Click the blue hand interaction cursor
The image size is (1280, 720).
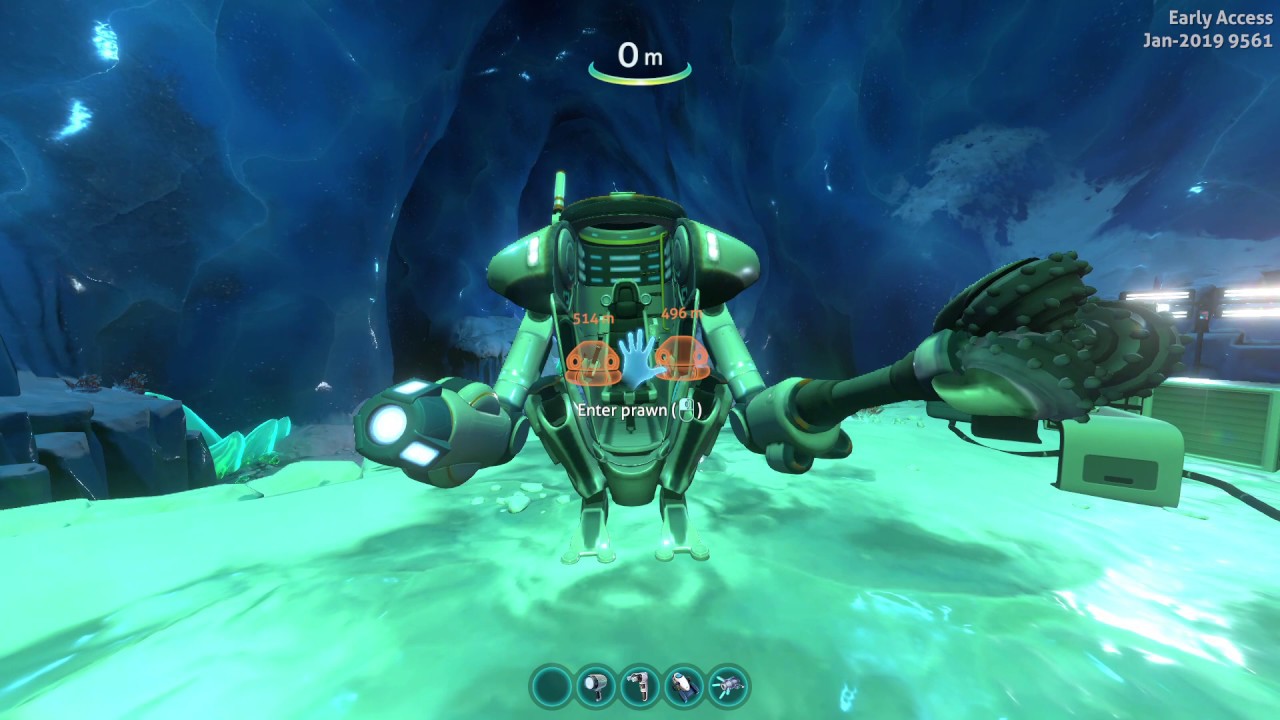(638, 360)
